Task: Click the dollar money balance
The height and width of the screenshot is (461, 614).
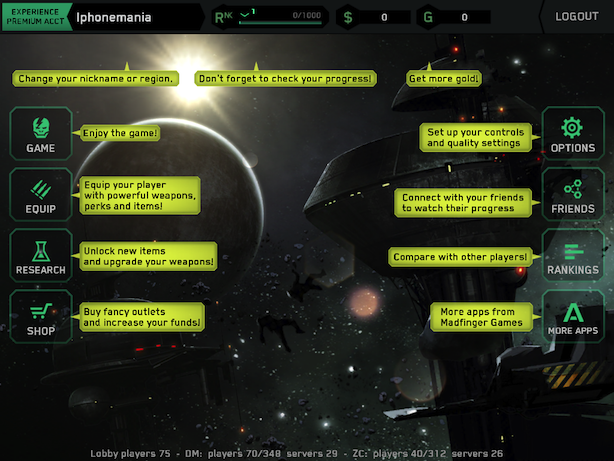Action: (374, 17)
